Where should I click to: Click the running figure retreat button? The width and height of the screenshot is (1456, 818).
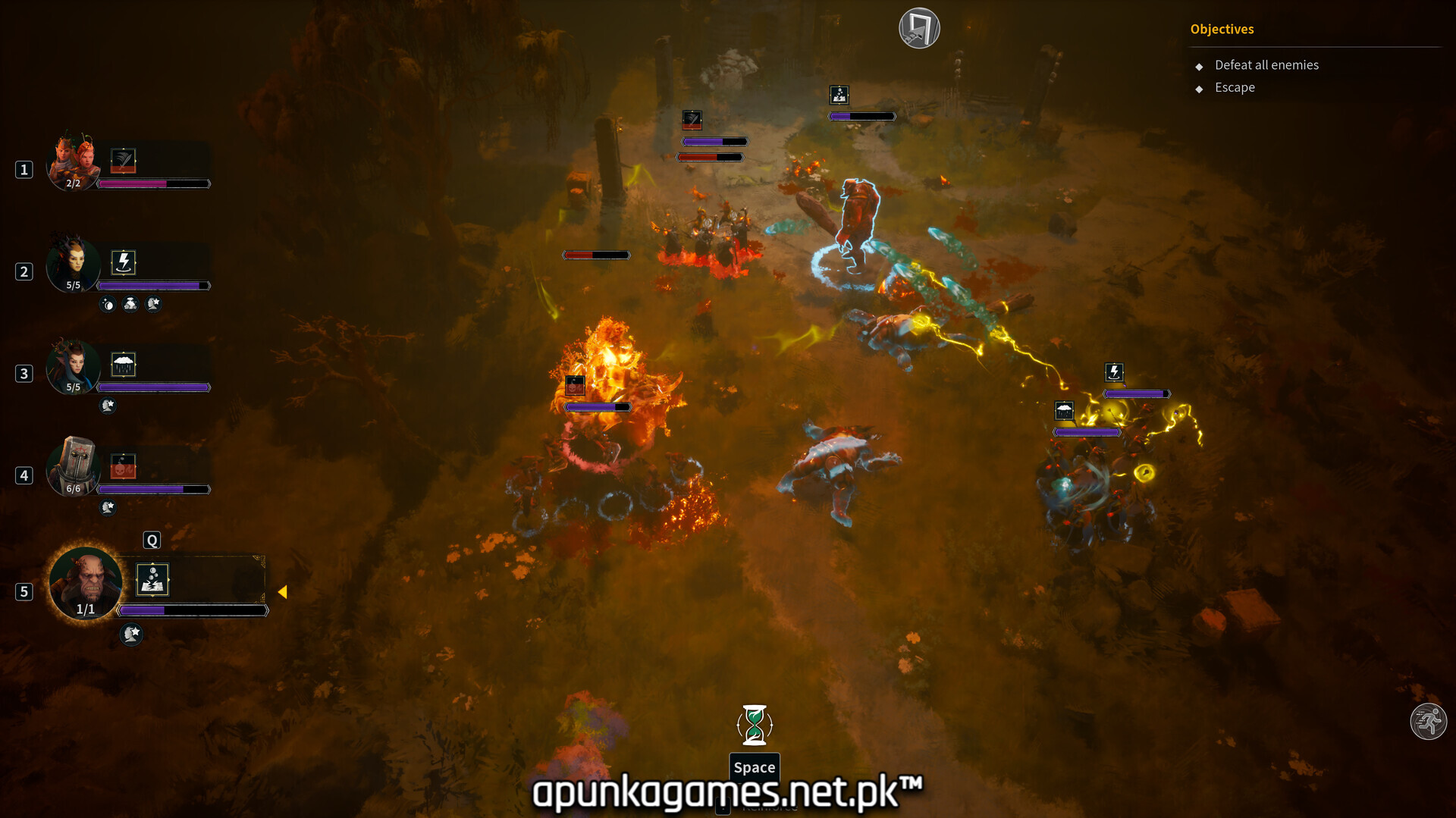[1428, 721]
